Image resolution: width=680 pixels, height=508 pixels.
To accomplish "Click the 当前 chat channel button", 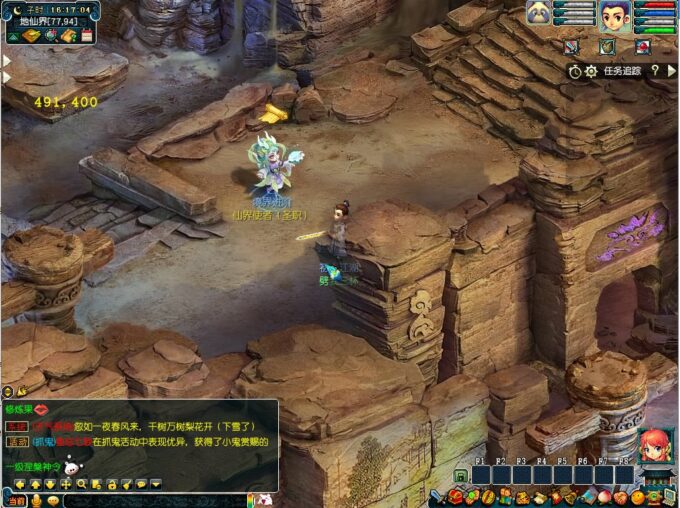I will 16,500.
